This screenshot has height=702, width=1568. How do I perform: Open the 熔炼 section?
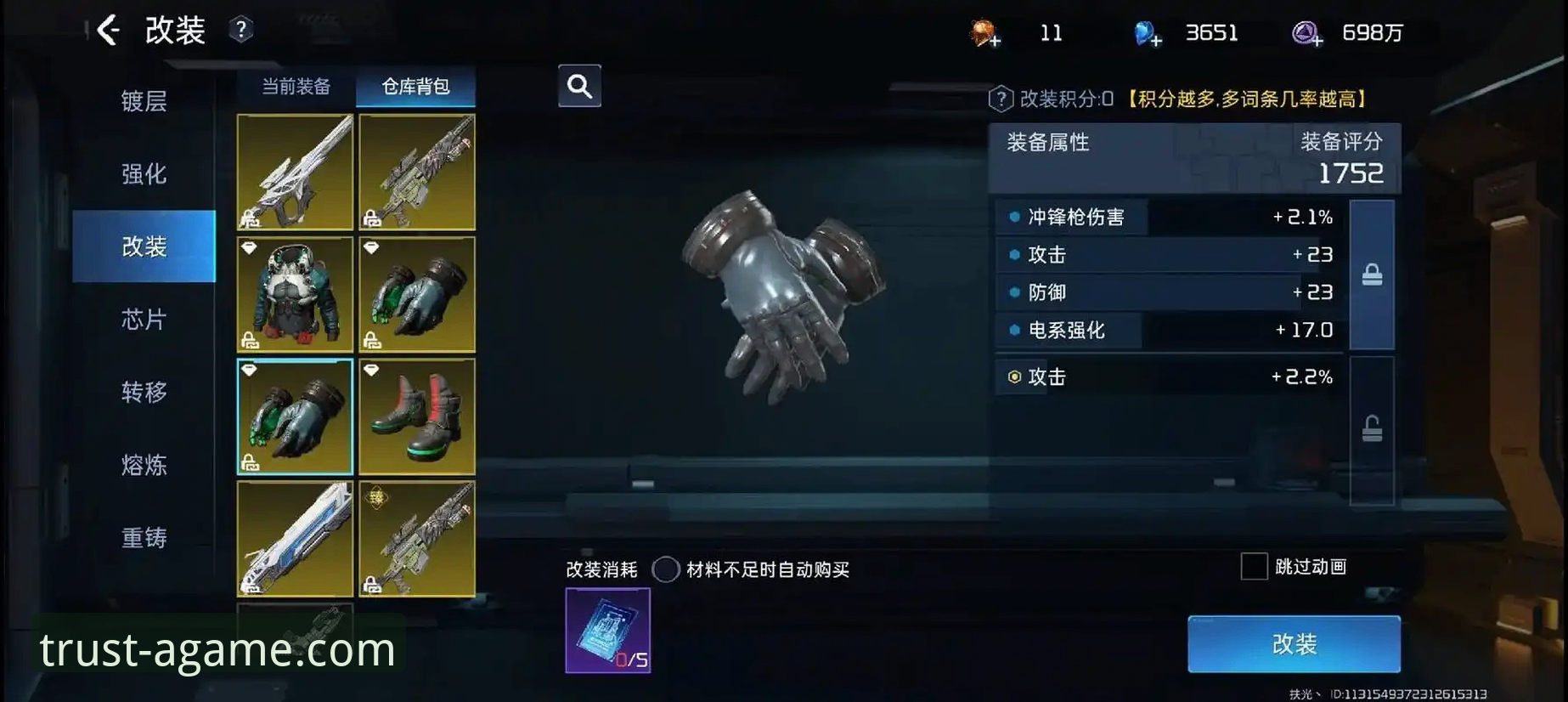coord(144,465)
